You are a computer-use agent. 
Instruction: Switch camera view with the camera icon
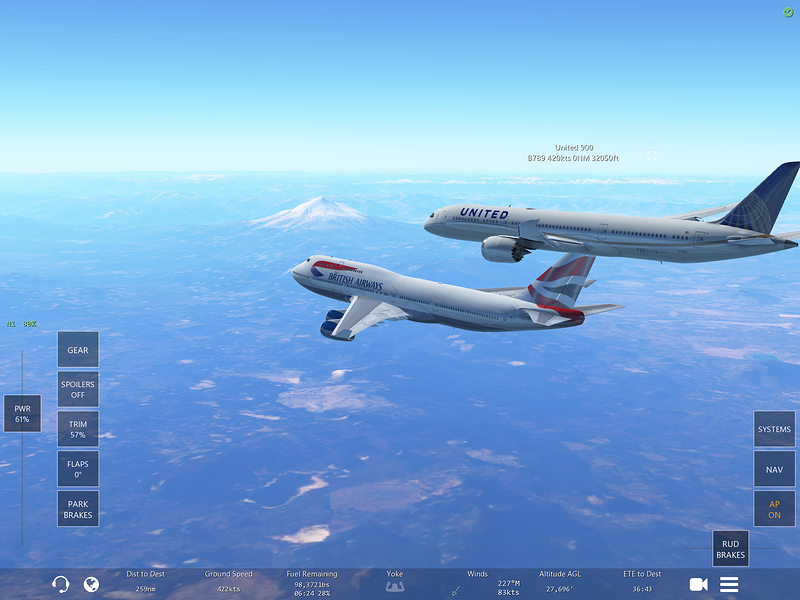pos(698,584)
